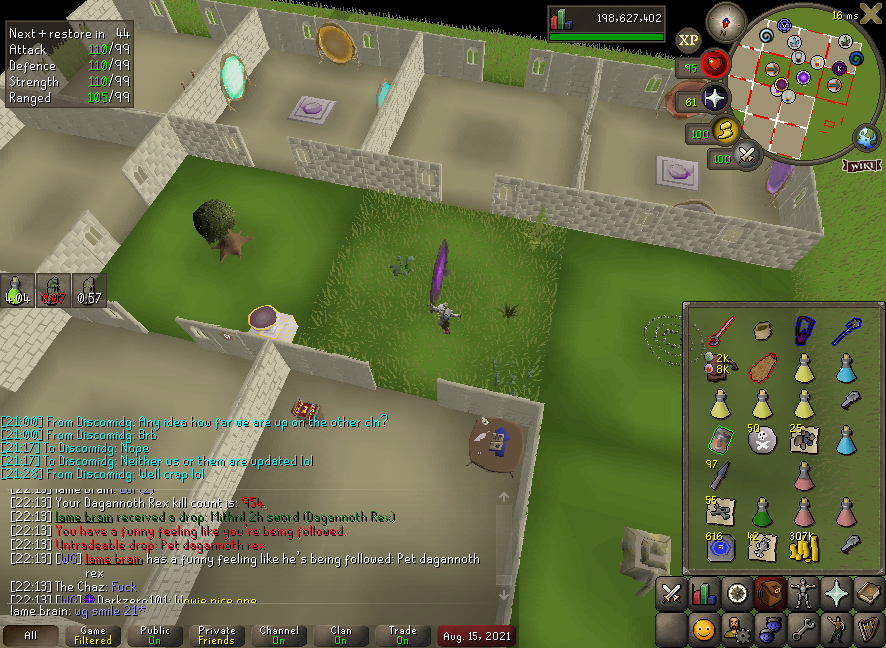Select the coins stack in inventory
Screen dimensions: 886x648
click(x=804, y=546)
